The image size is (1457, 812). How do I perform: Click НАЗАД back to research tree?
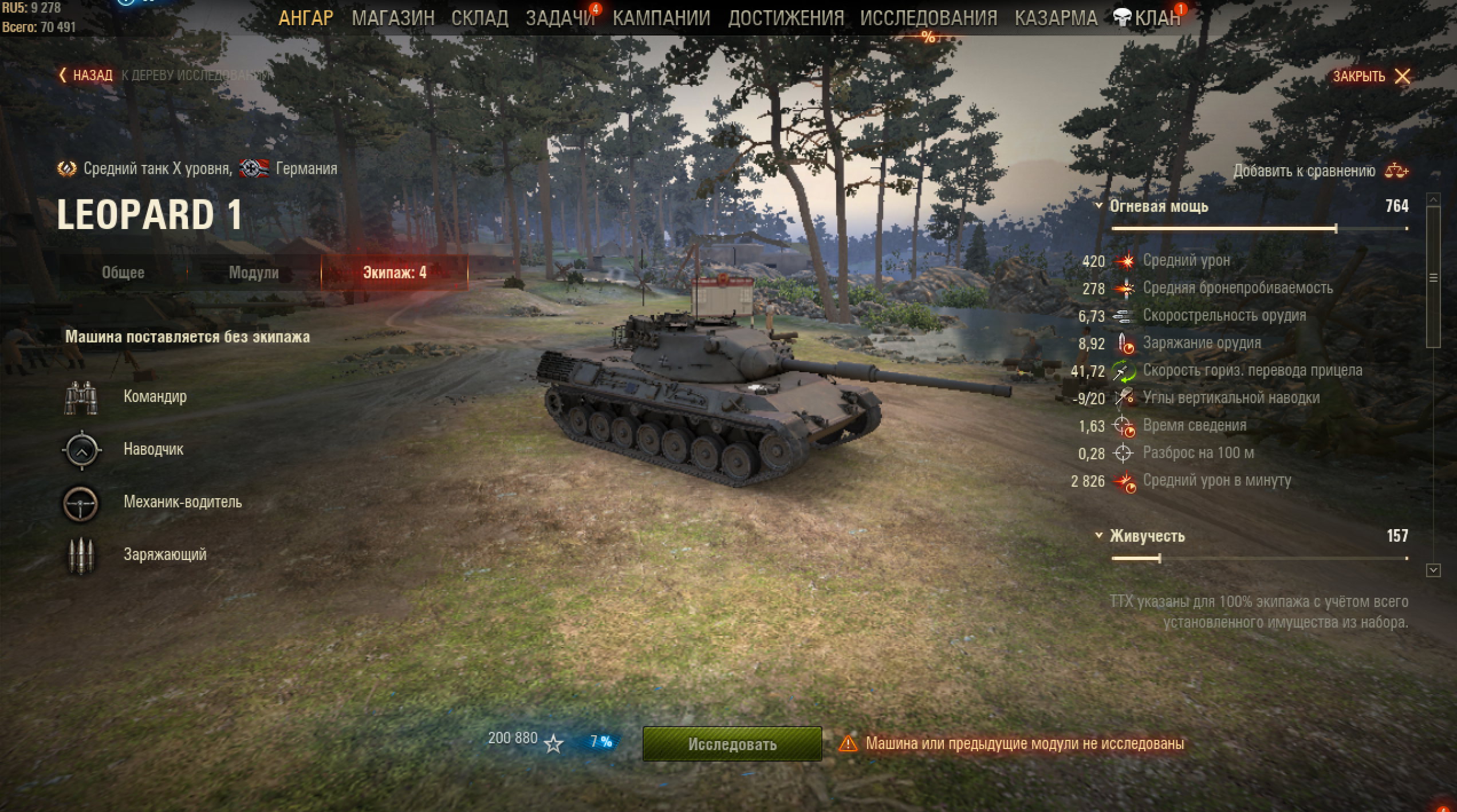pyautogui.click(x=86, y=75)
